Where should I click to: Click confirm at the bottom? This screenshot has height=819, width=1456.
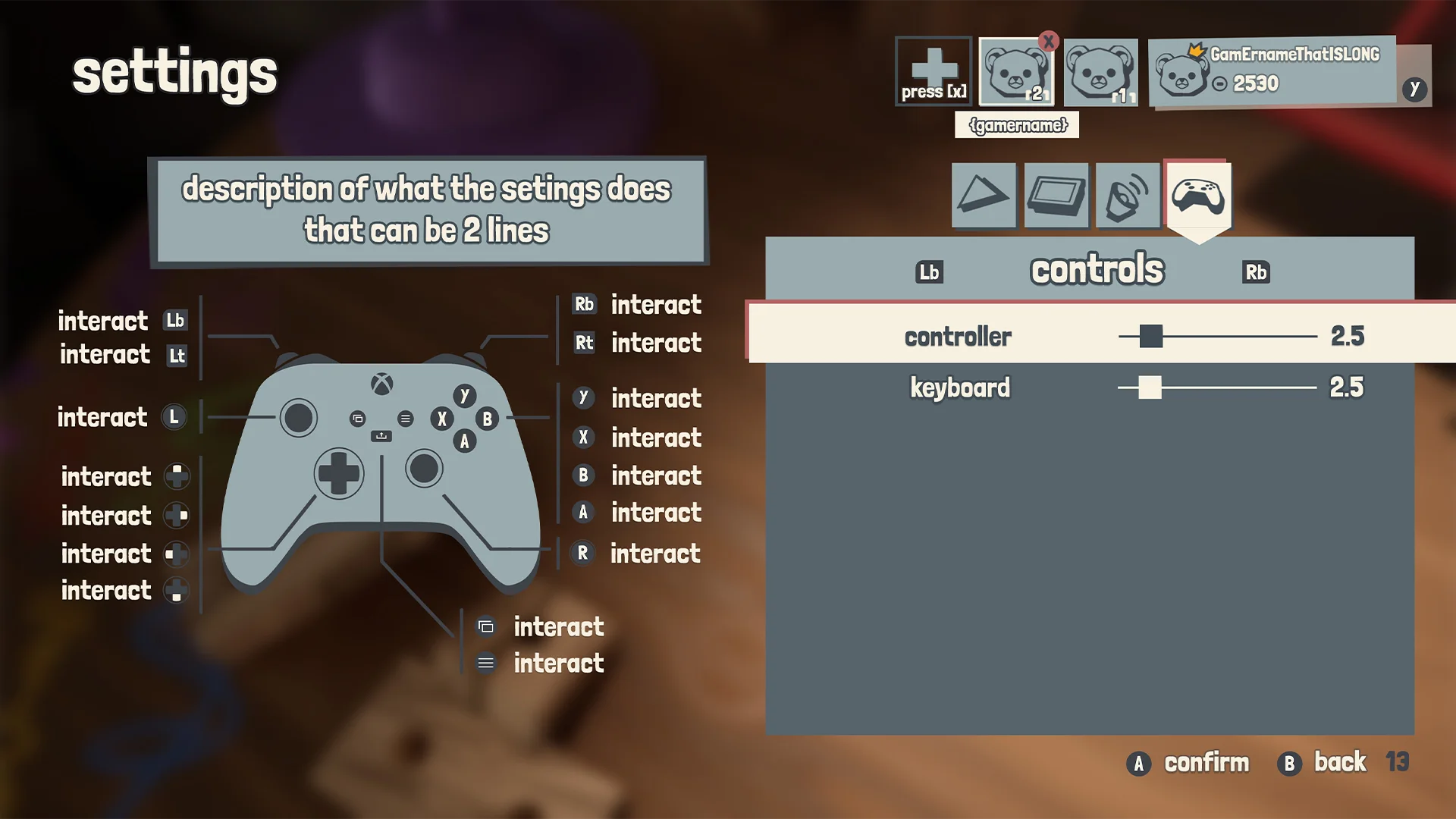click(x=1206, y=763)
